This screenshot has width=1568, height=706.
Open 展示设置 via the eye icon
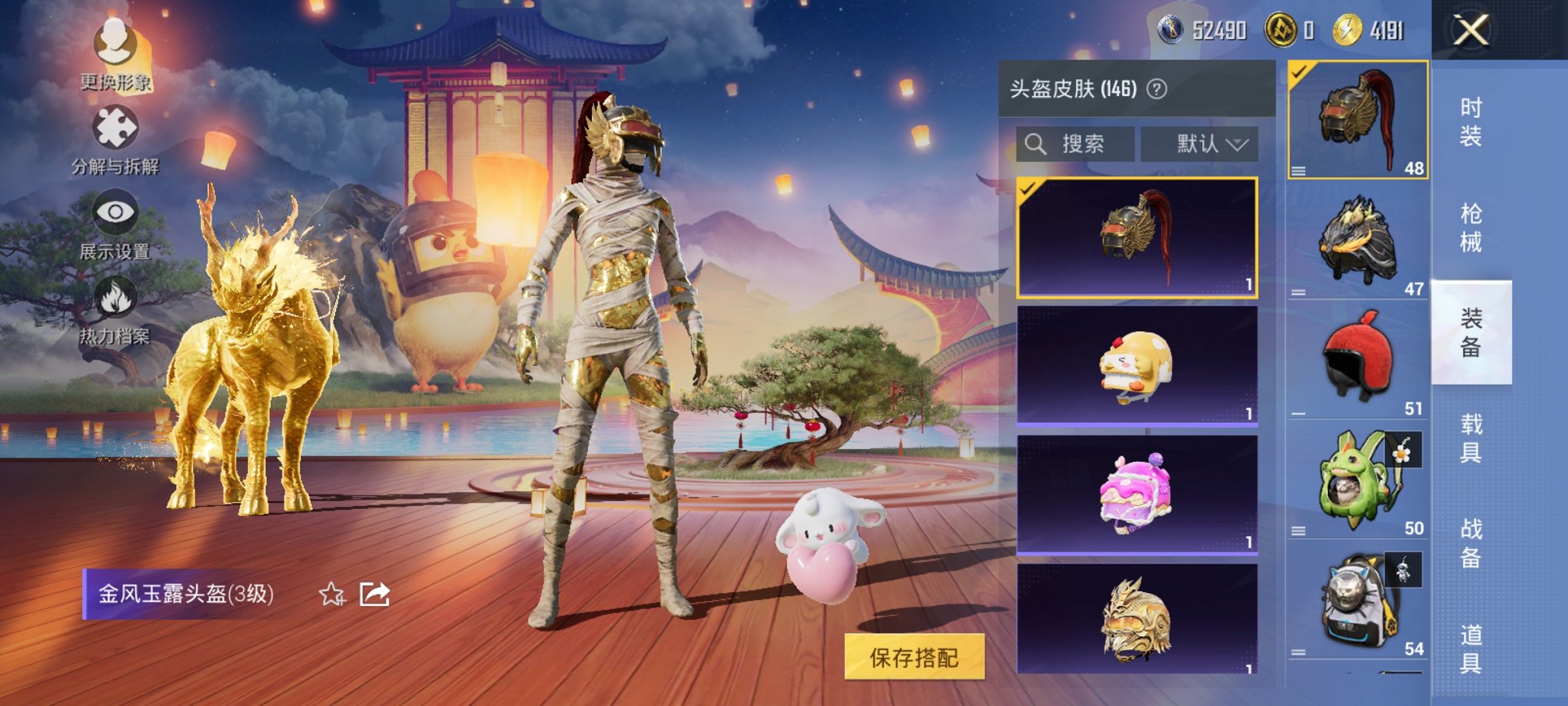[x=114, y=211]
